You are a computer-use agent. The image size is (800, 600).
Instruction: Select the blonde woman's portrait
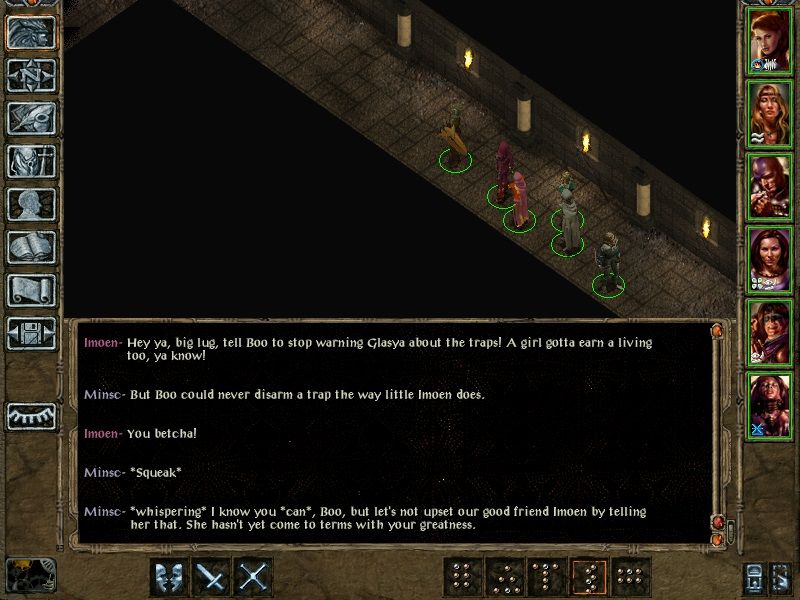click(x=770, y=113)
